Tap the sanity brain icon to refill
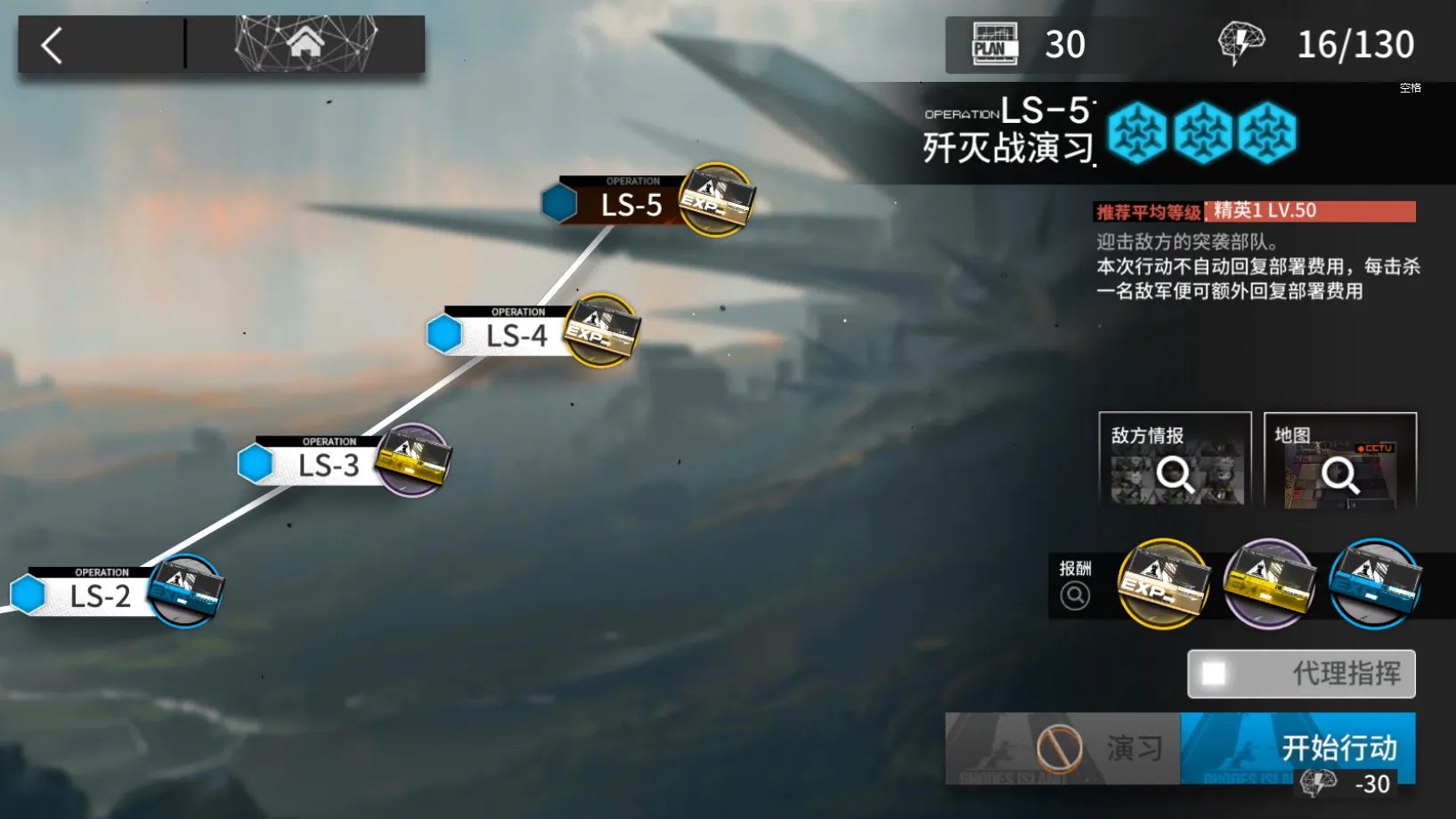The image size is (1456, 819). (1241, 44)
